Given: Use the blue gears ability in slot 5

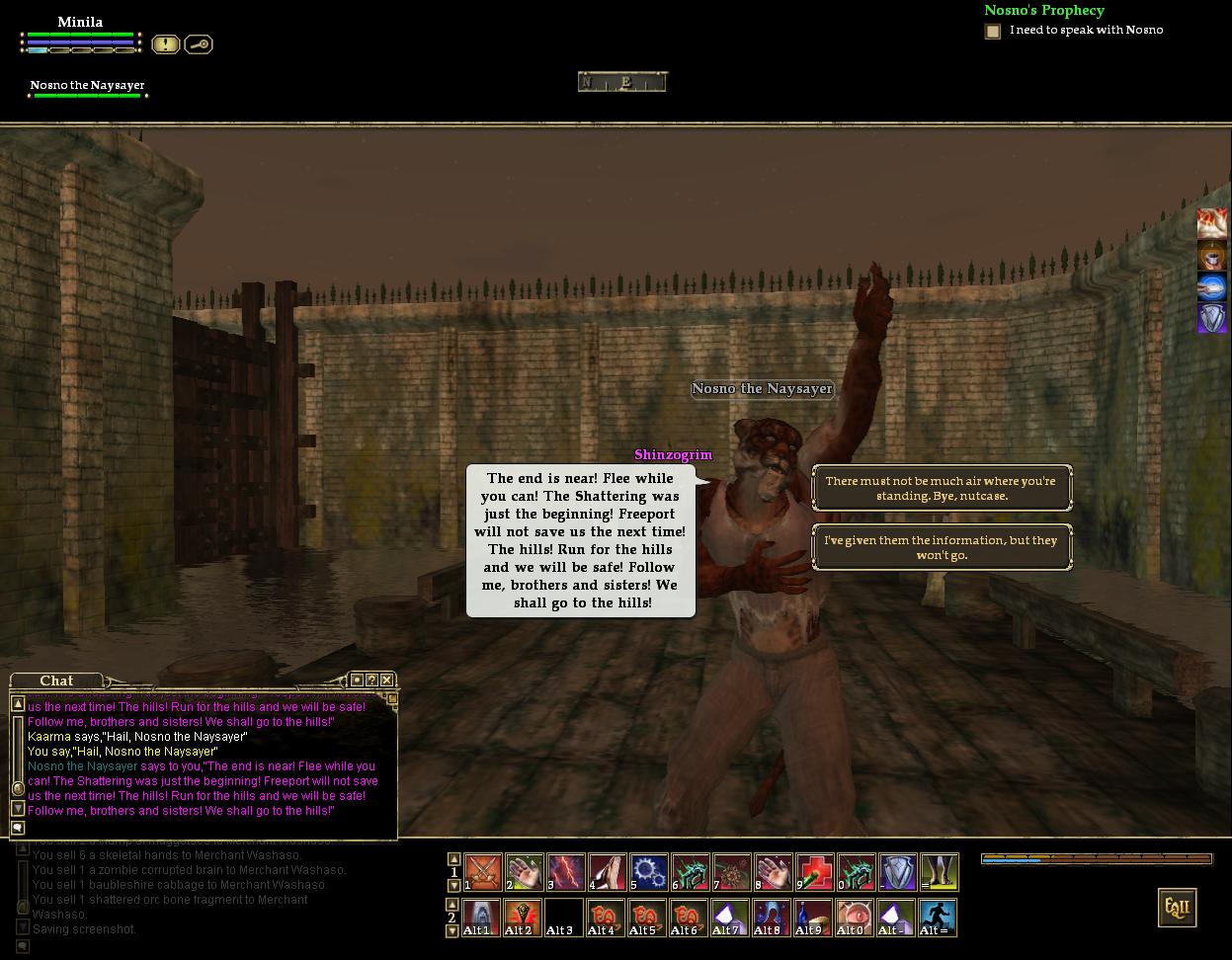Looking at the screenshot, I should tap(649, 872).
